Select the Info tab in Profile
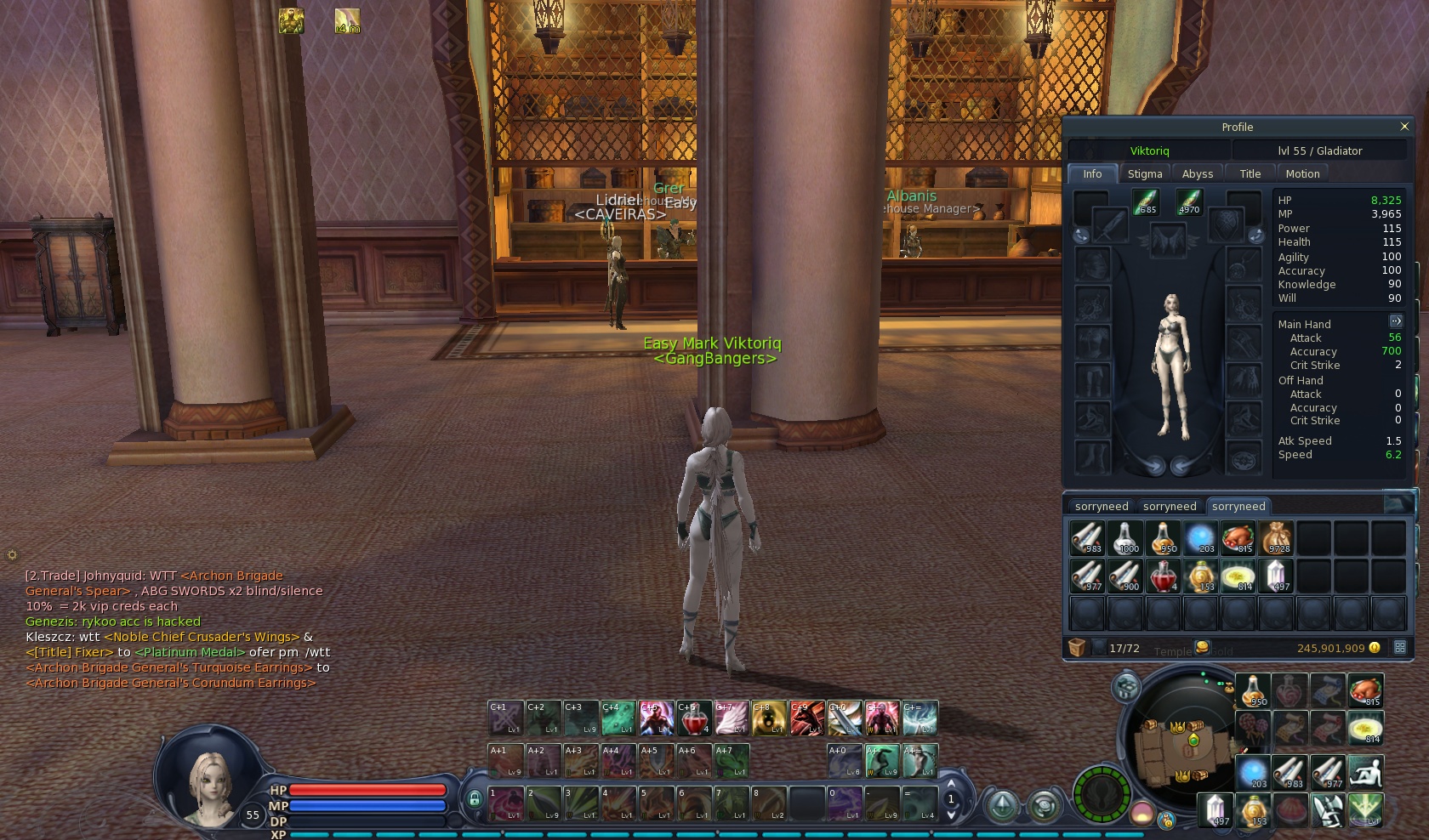The width and height of the screenshot is (1429, 840). (1092, 173)
